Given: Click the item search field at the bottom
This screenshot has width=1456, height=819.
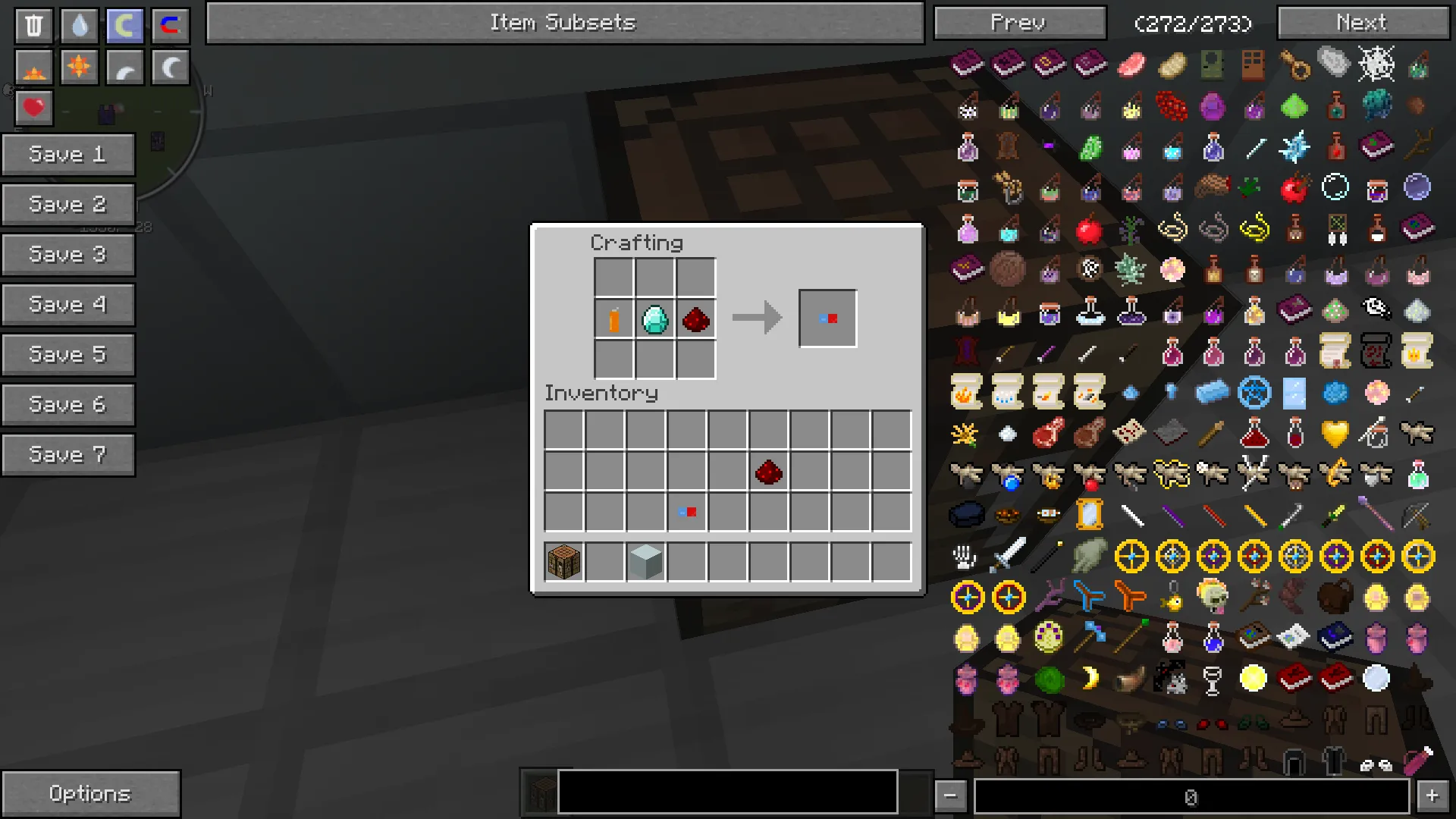Looking at the screenshot, I should (726, 792).
